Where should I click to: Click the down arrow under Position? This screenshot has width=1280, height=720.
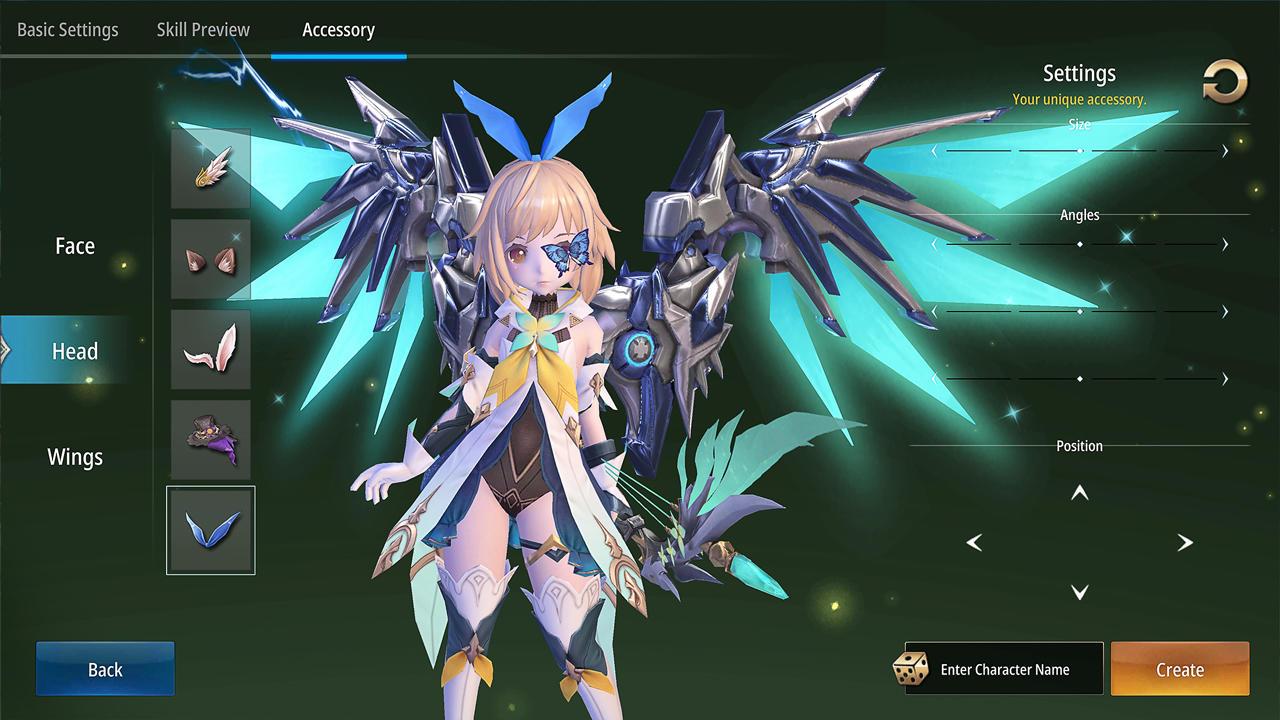tap(1079, 591)
